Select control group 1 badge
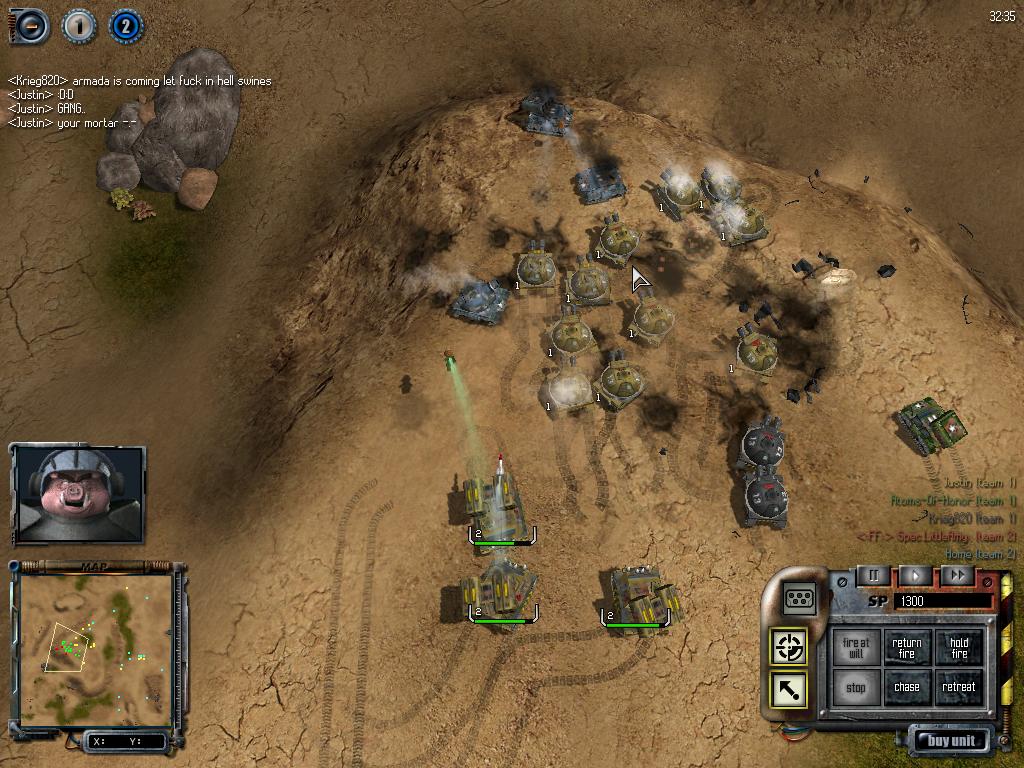The height and width of the screenshot is (768, 1024). pyautogui.click(x=78, y=25)
